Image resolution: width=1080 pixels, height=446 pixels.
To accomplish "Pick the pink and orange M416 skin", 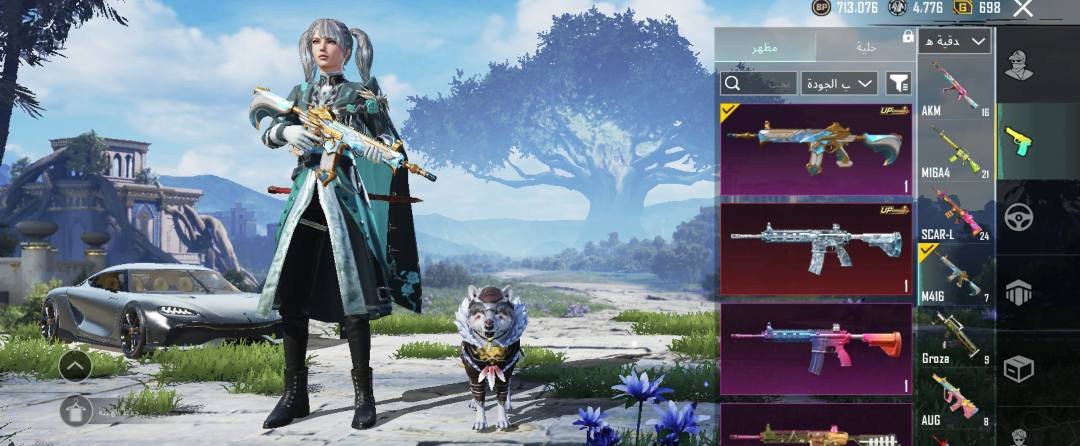I will 815,348.
